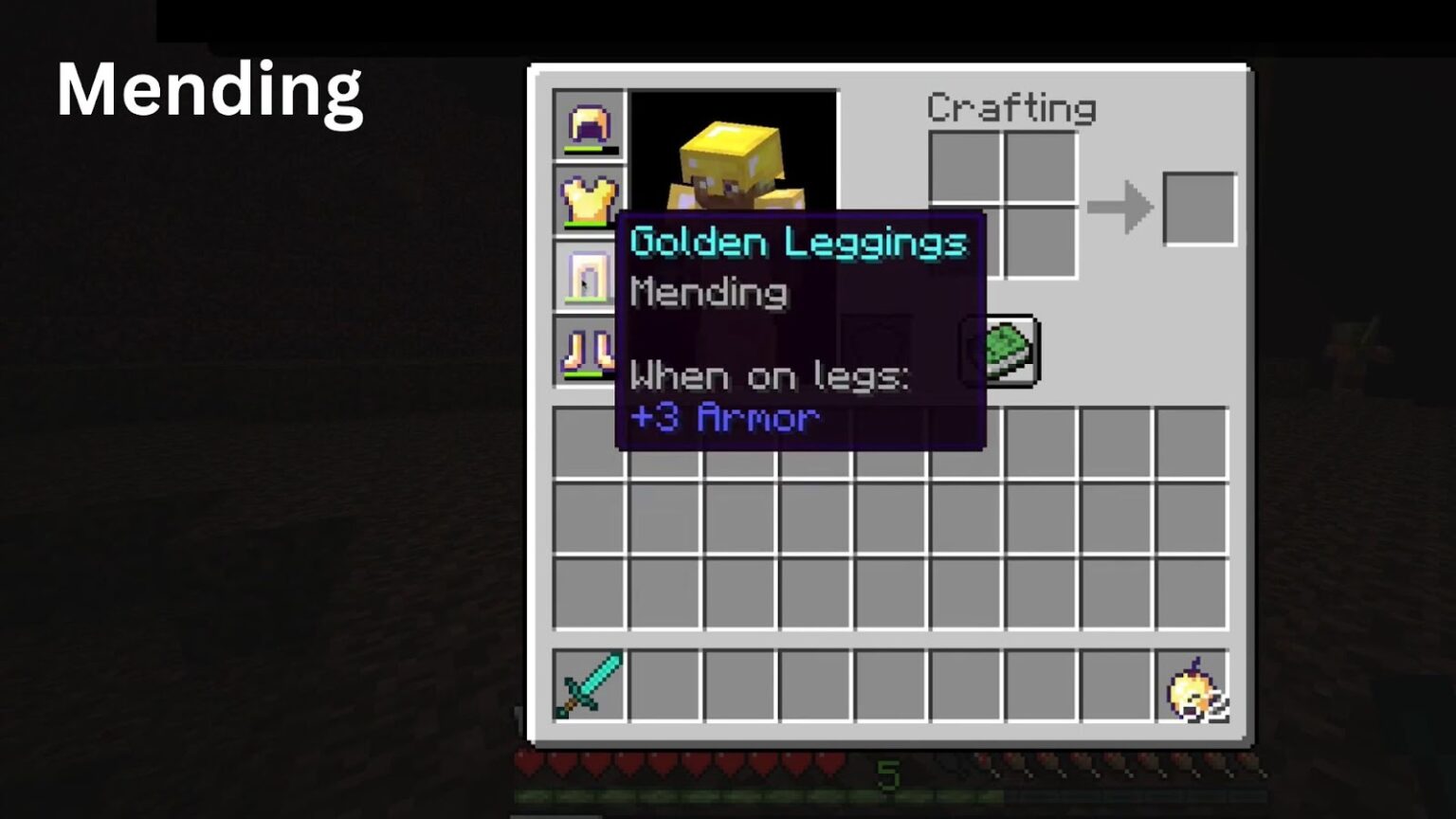Viewport: 1456px width, 819px height.
Task: Click the crafting result output slot
Action: click(1198, 208)
